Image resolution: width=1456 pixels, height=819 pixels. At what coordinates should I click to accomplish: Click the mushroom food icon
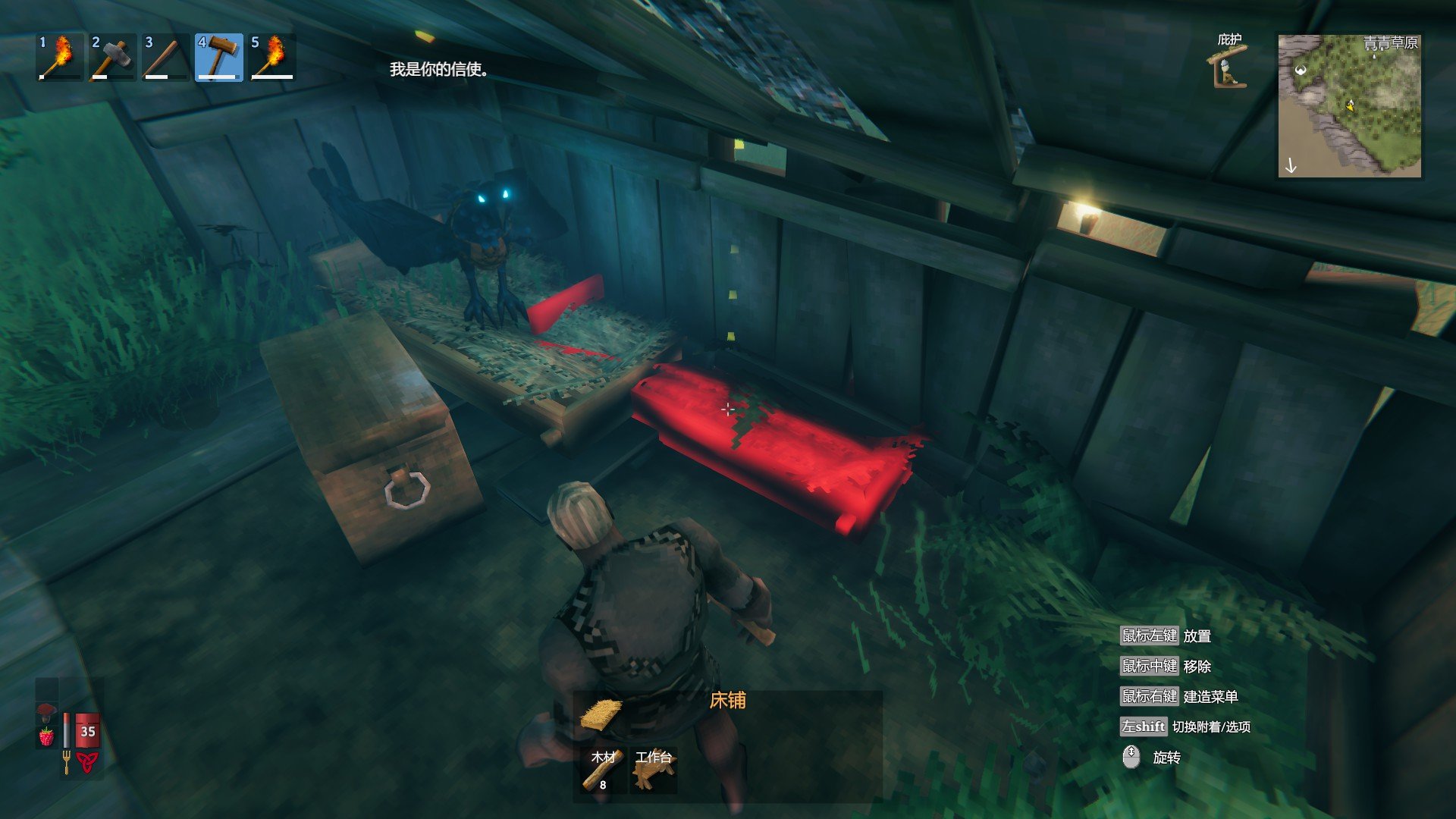[47, 711]
